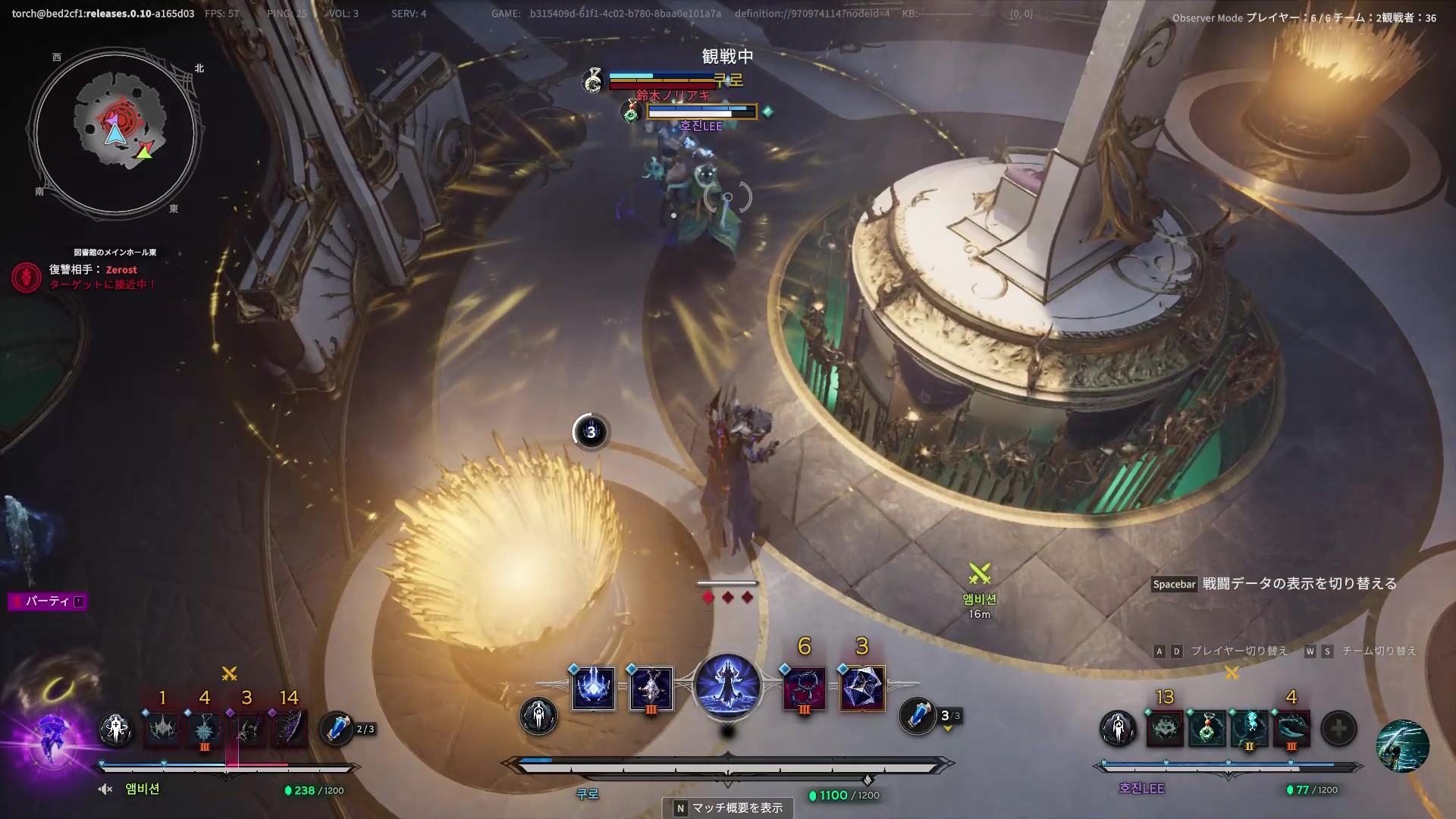
Task: Select the revenge target Zerost tracker icon
Action: [x=27, y=278]
